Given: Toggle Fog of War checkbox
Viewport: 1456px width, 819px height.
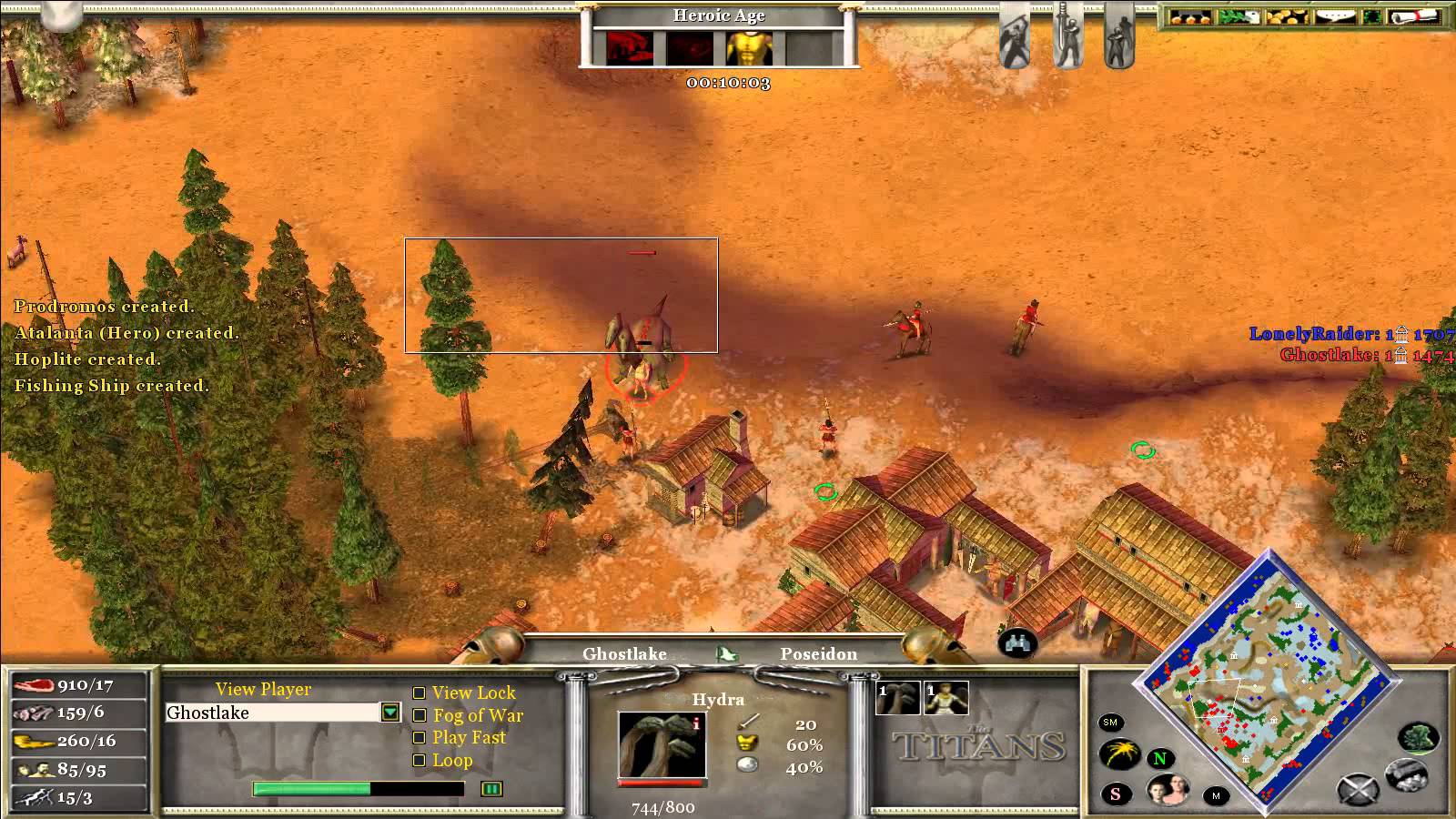Looking at the screenshot, I should pyautogui.click(x=420, y=716).
